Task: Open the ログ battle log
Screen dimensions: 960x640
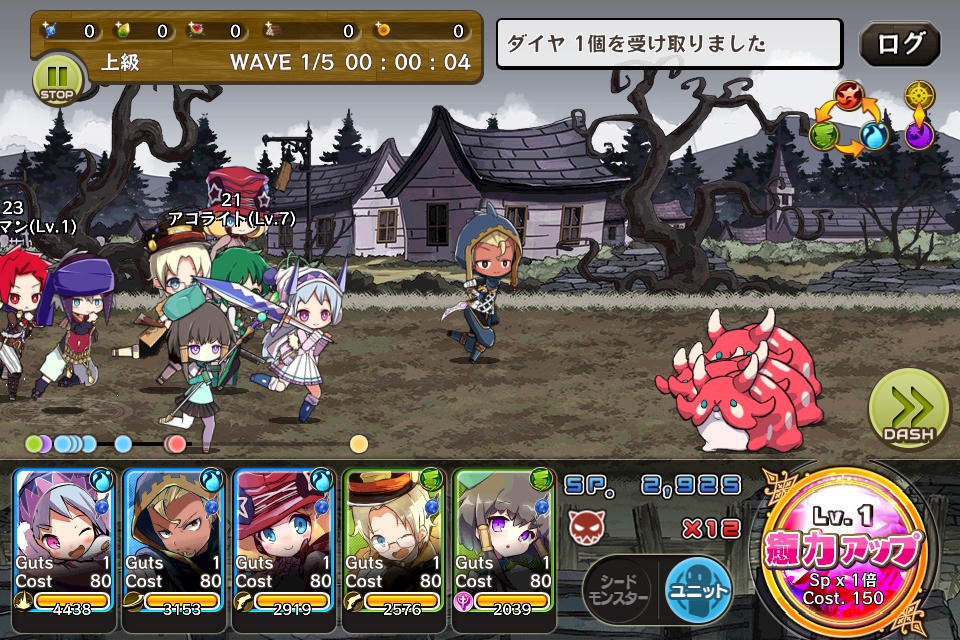Action: click(900, 44)
